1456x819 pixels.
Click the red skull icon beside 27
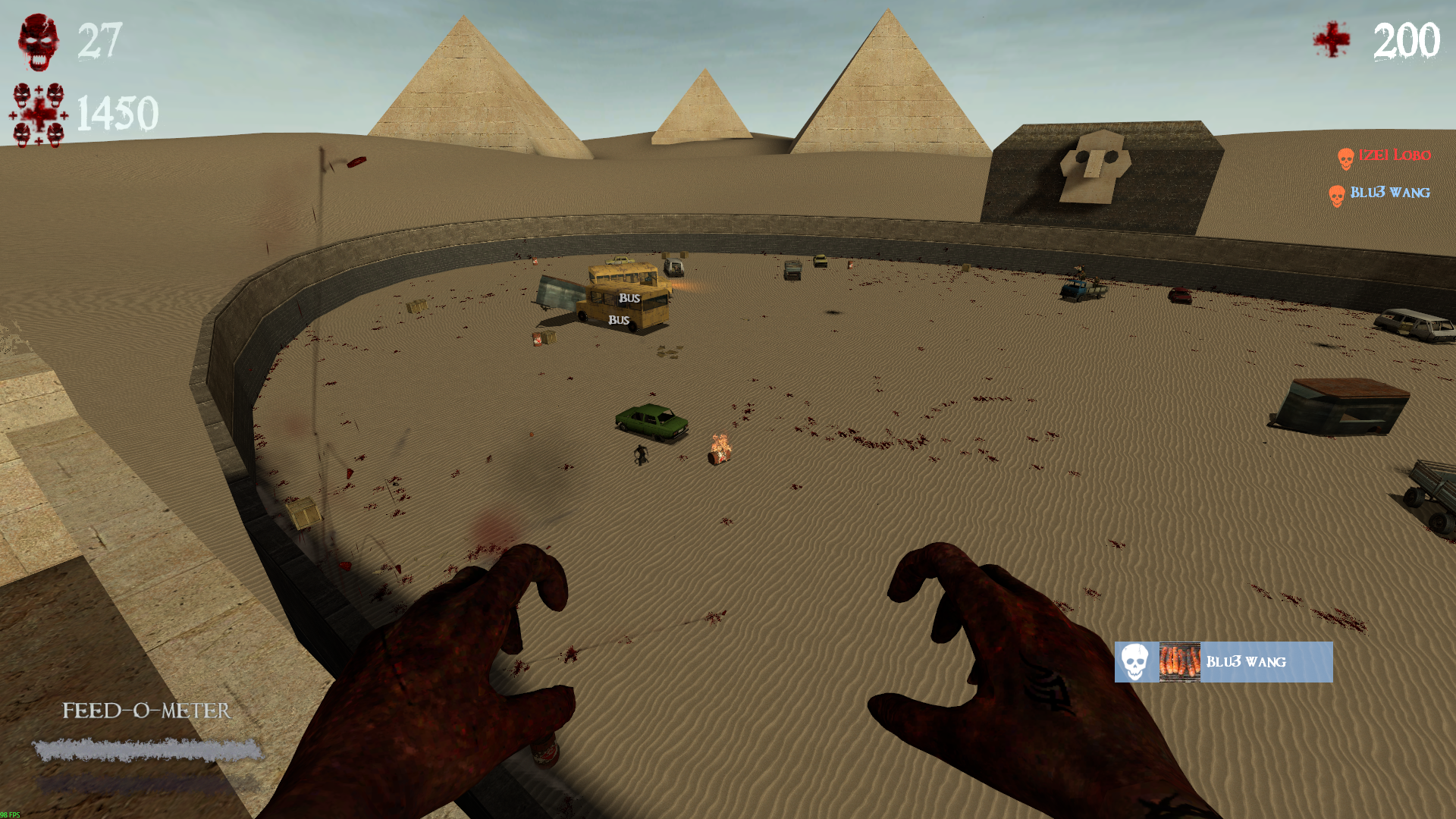39,42
